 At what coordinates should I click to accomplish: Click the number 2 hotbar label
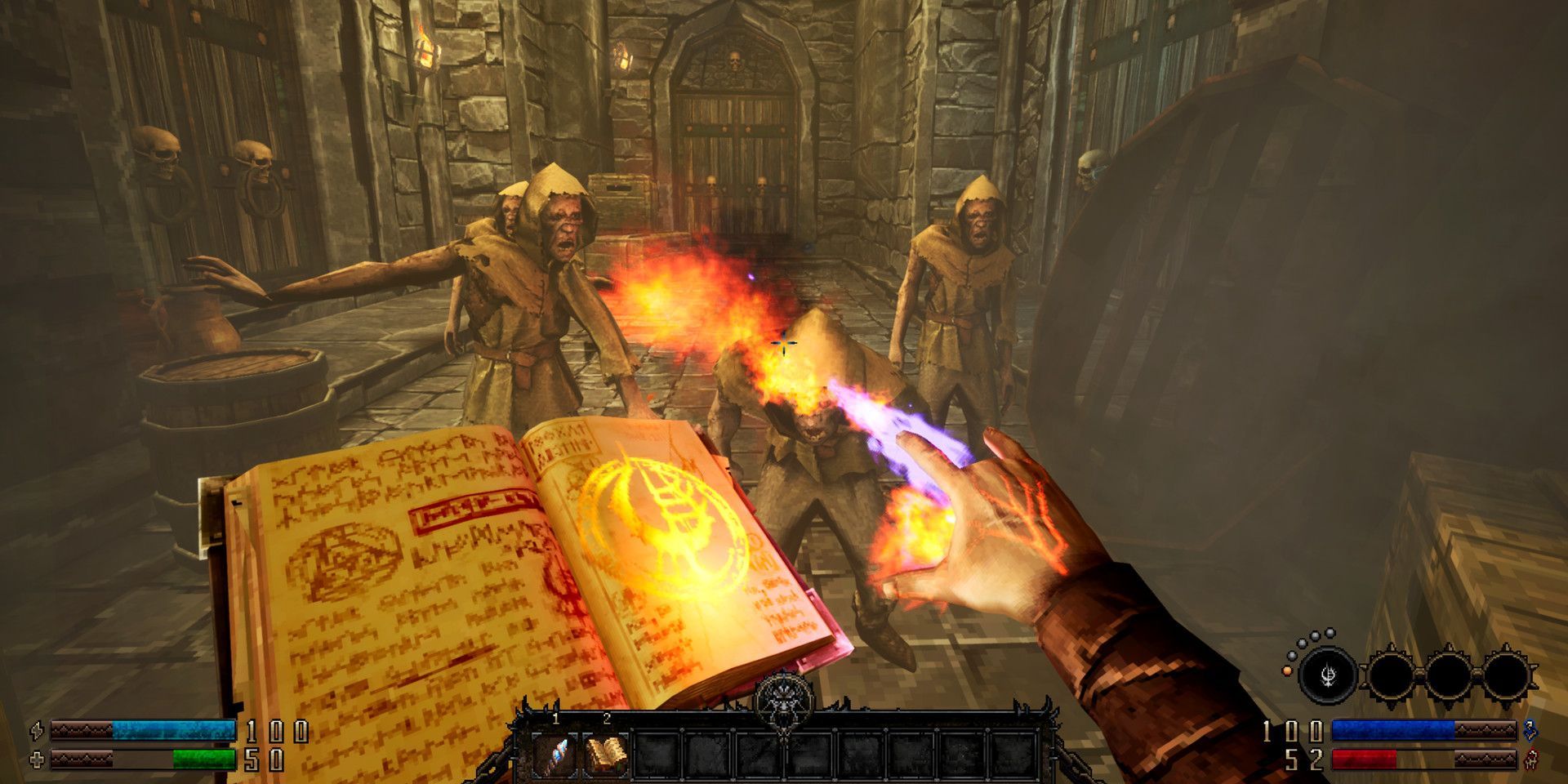coord(608,718)
